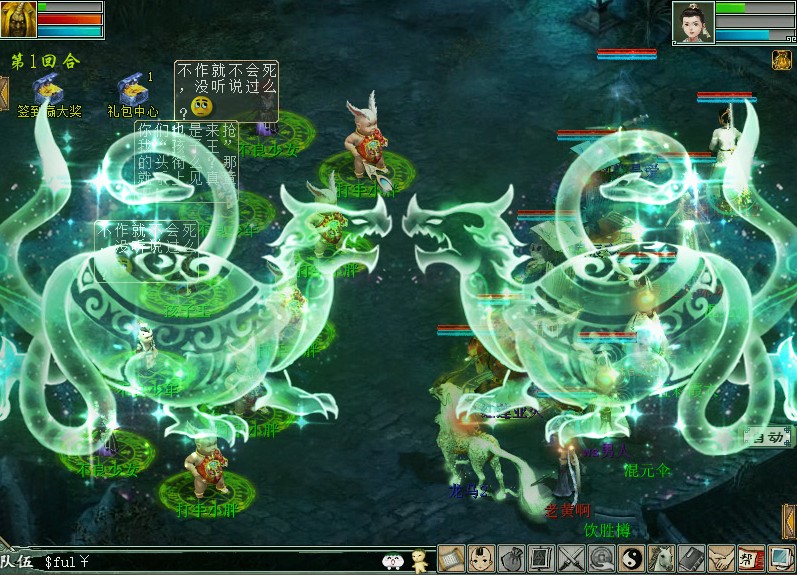Screen dimensions: 797x575
Task: Open the dark book icon
Action: pos(692,559)
